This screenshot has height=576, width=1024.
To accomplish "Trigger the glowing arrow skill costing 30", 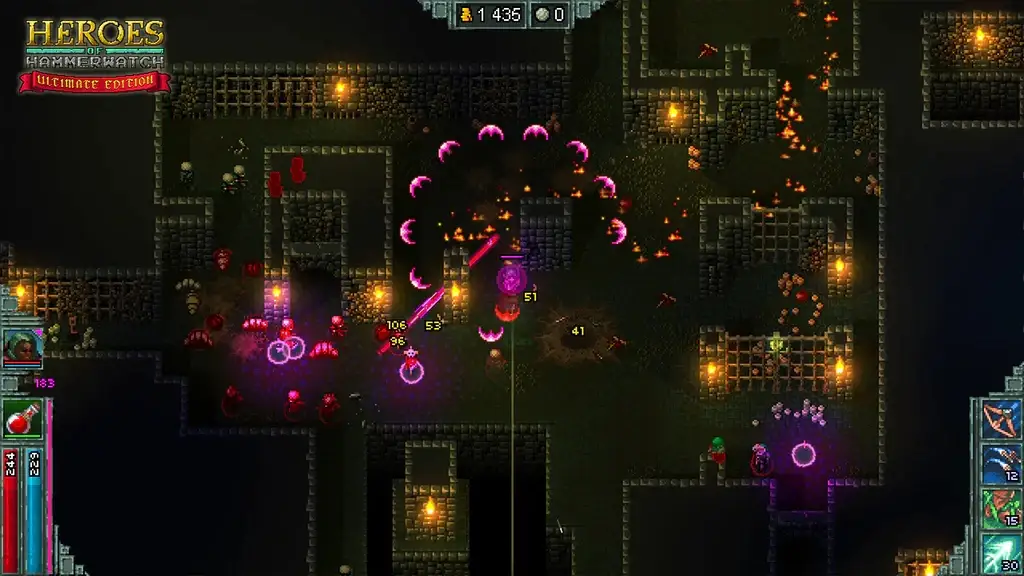I will [999, 550].
